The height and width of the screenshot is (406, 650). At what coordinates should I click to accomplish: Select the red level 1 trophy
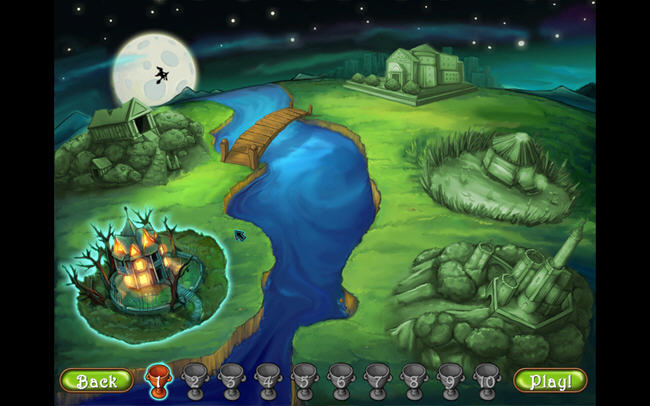[x=159, y=378]
